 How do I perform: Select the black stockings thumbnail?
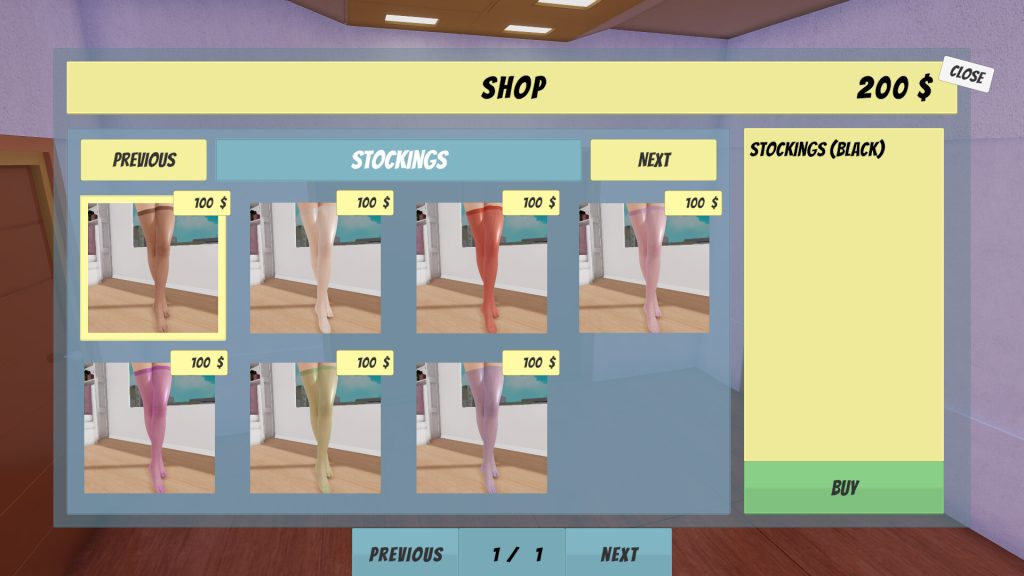click(153, 268)
